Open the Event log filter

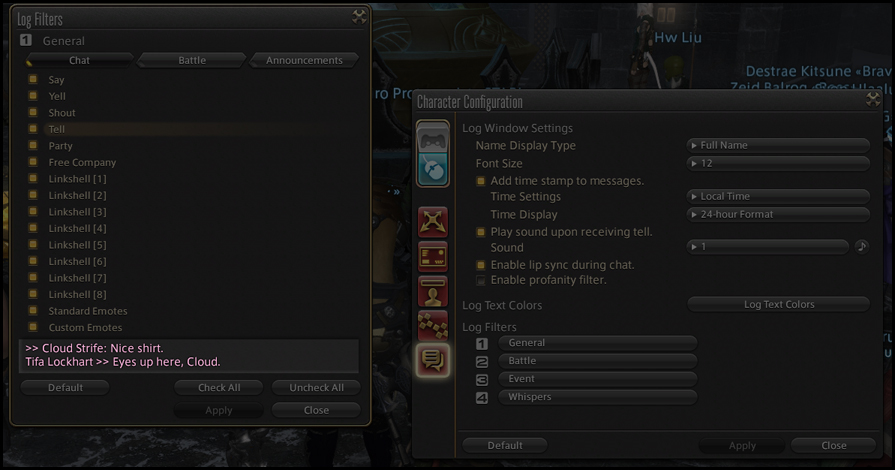coord(597,379)
